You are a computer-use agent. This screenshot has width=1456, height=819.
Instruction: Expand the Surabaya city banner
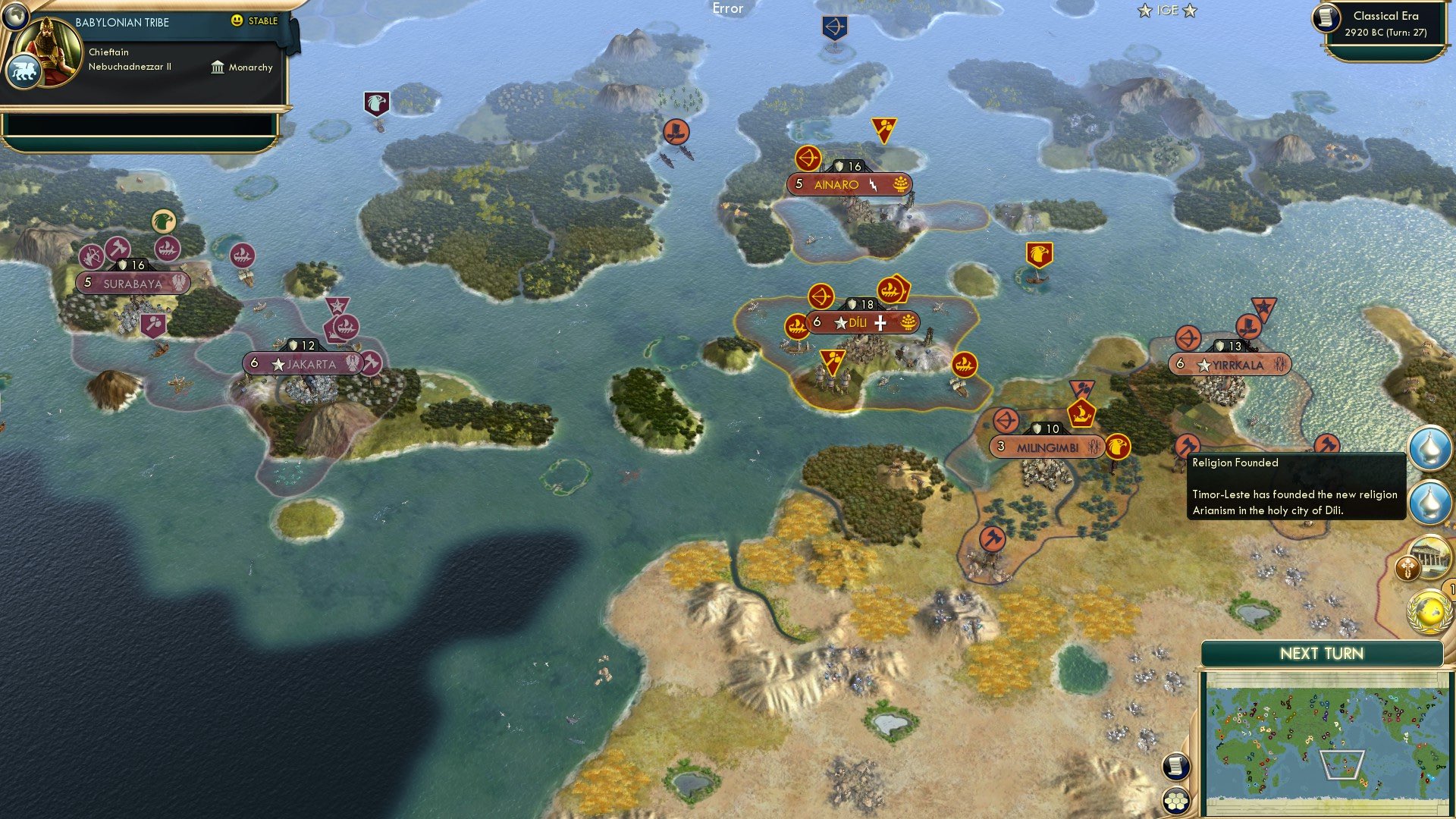132,283
